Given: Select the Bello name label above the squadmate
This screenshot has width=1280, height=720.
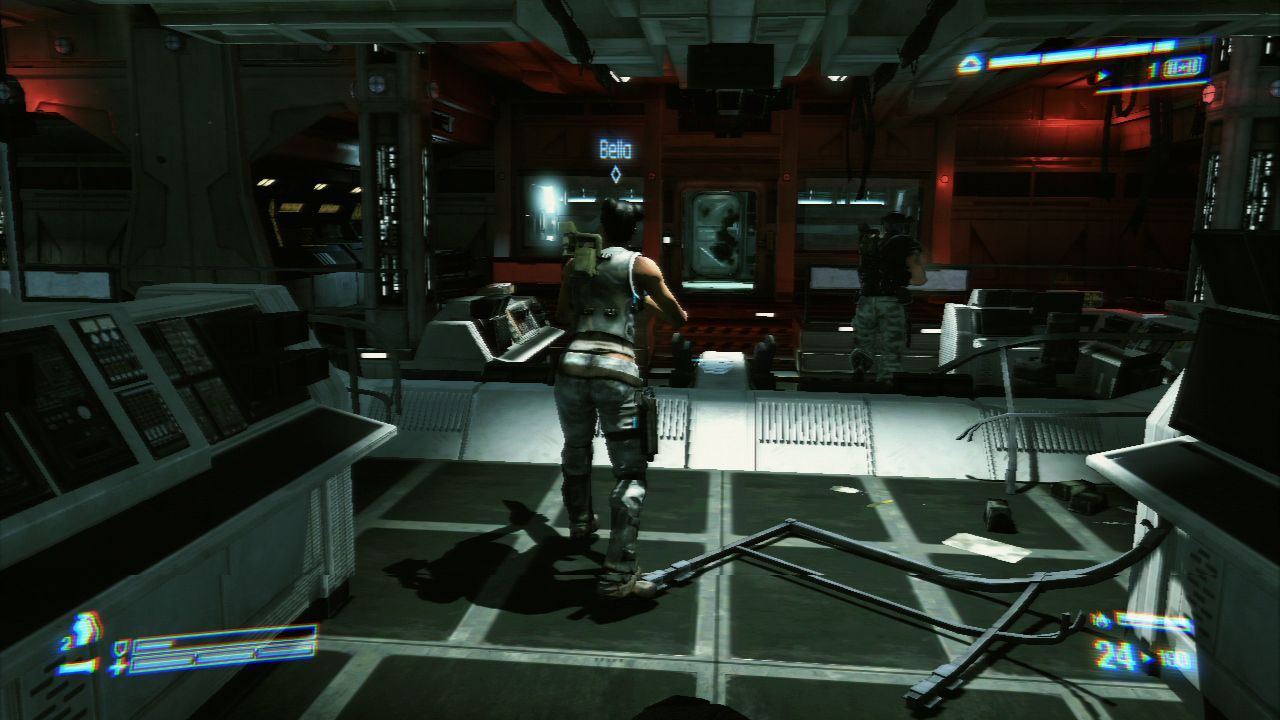Looking at the screenshot, I should [614, 148].
